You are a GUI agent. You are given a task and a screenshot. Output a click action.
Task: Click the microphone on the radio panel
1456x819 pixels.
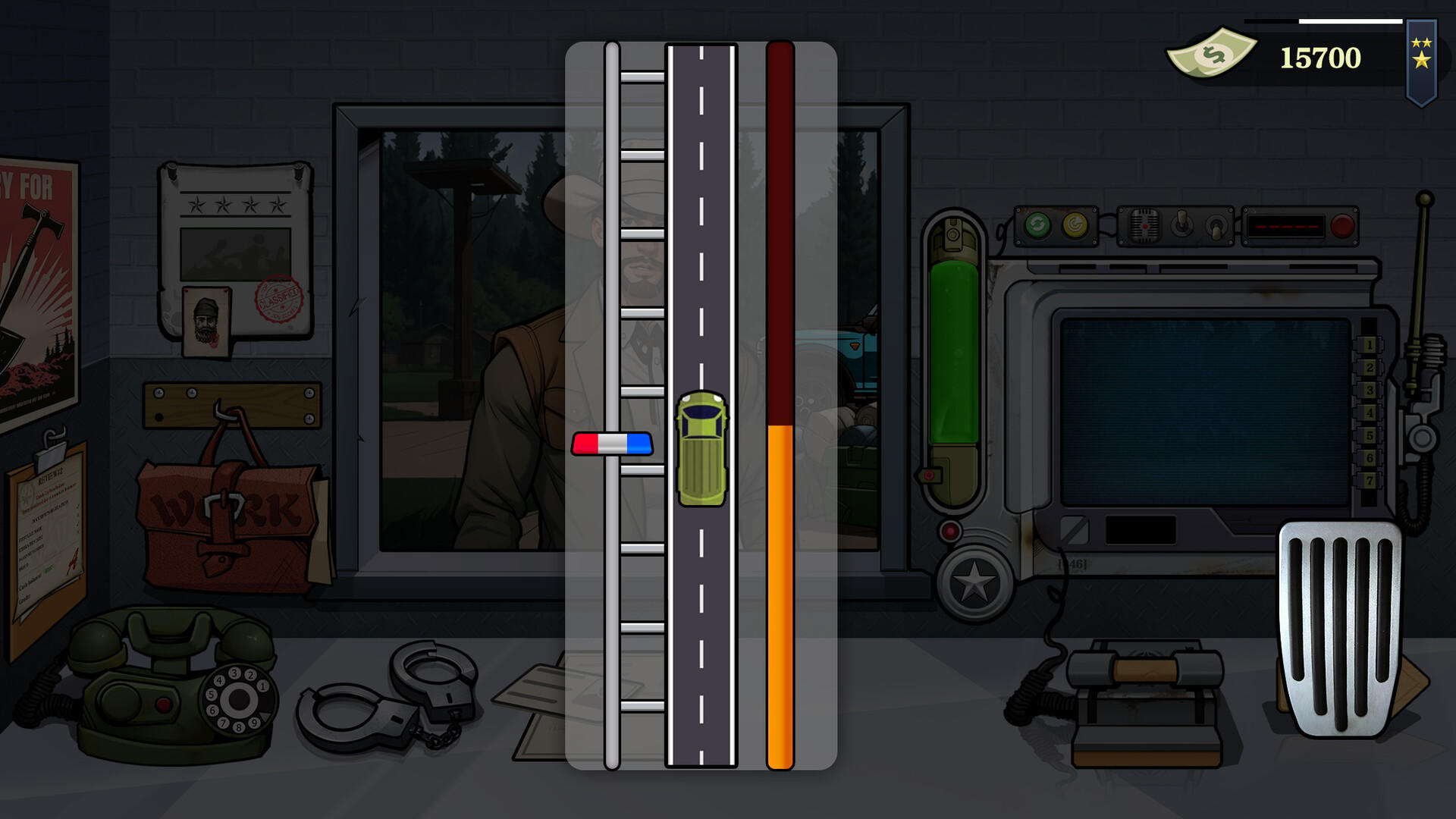(x=1145, y=225)
